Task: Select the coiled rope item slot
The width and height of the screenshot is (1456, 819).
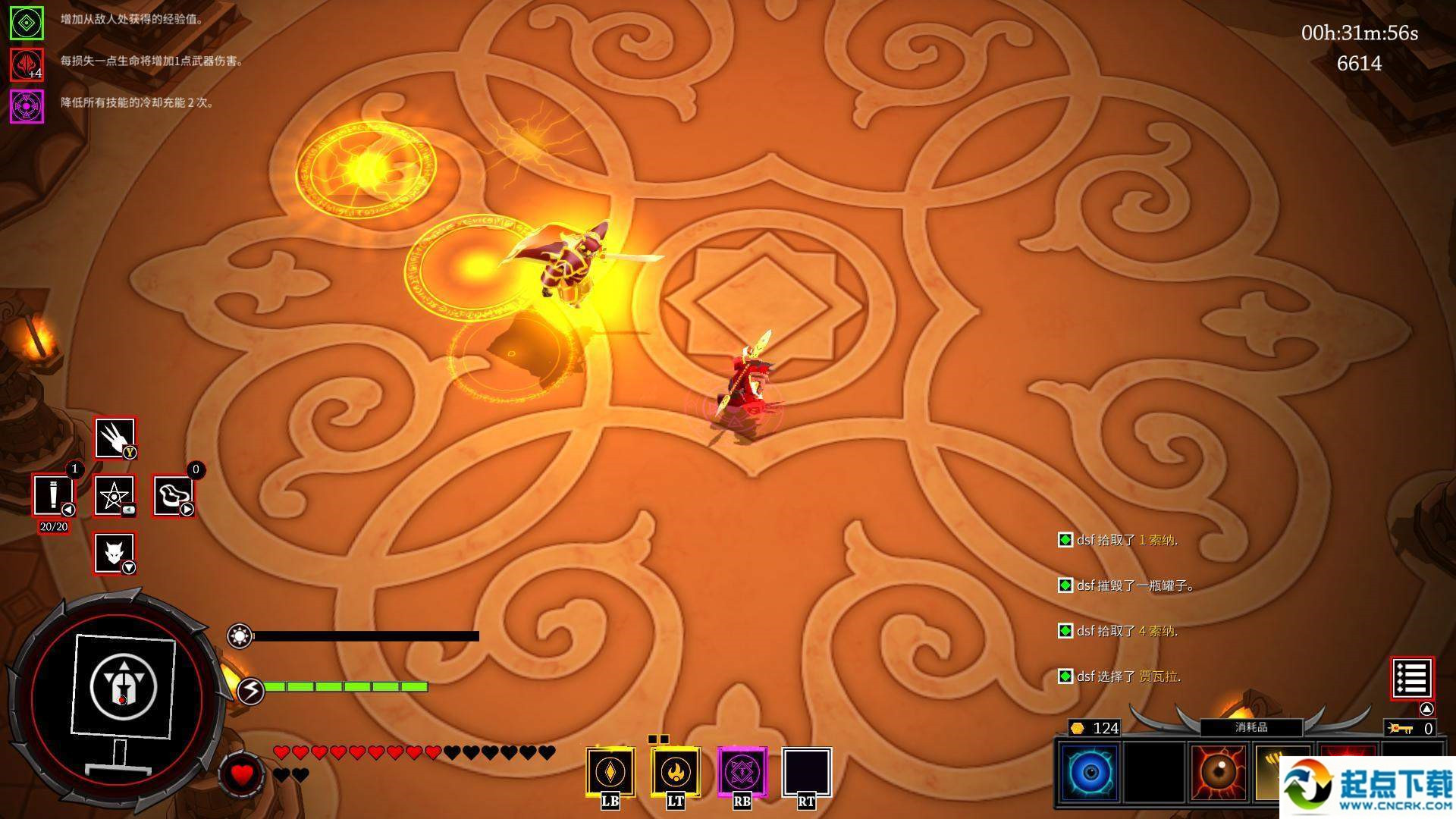Action: click(174, 496)
